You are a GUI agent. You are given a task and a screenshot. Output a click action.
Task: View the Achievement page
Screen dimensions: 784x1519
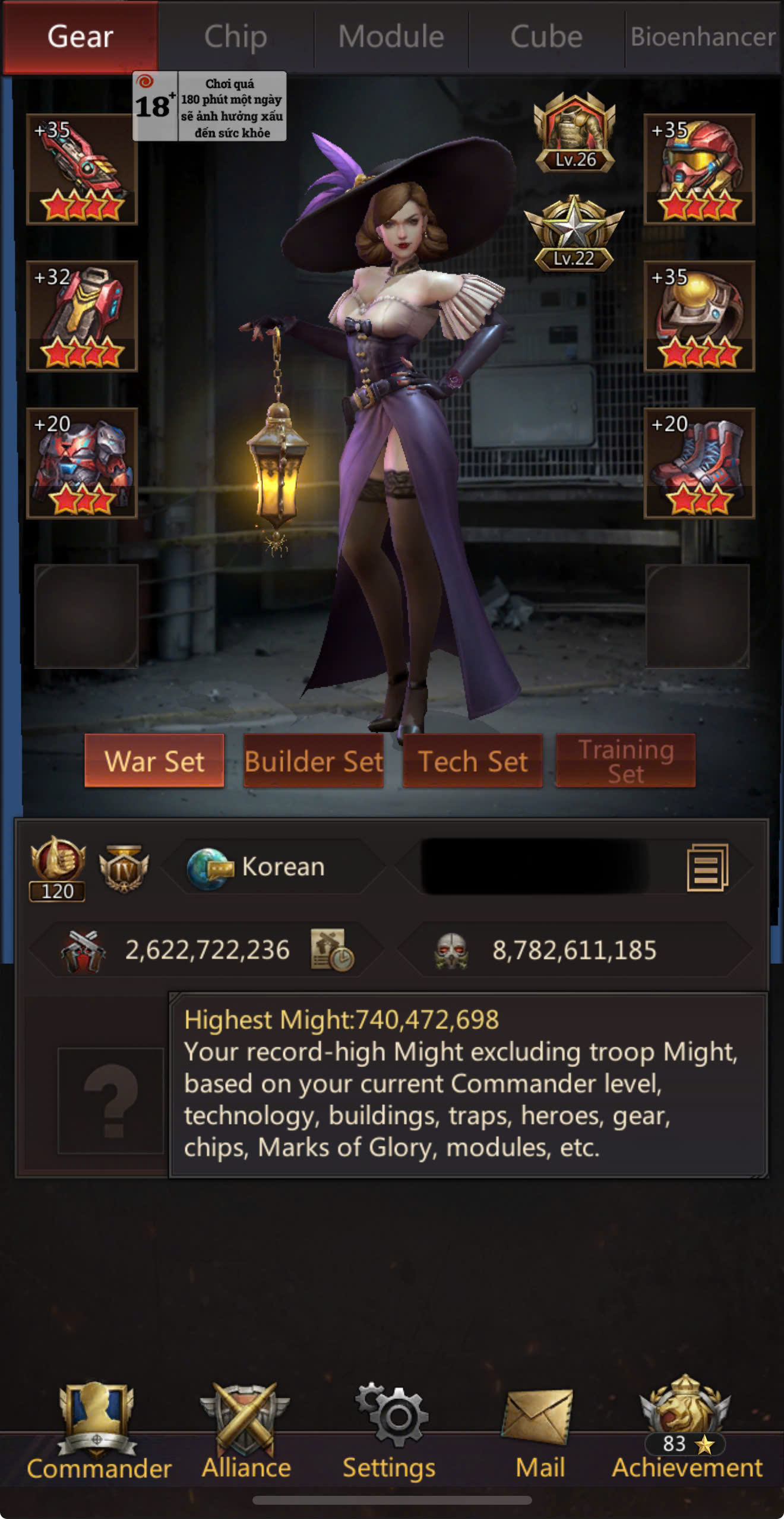coord(687,1432)
